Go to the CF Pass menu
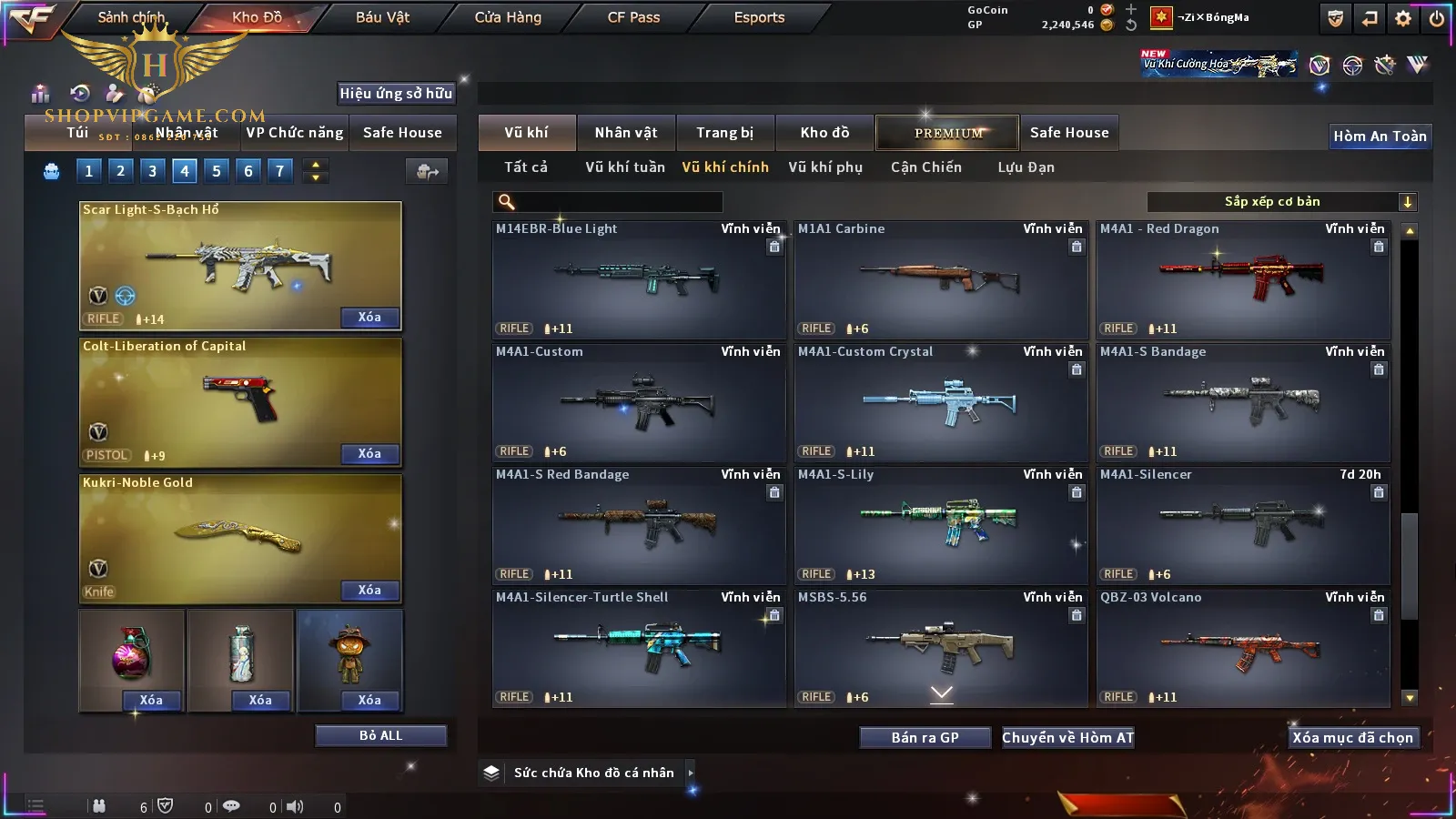1456x819 pixels. tap(633, 17)
